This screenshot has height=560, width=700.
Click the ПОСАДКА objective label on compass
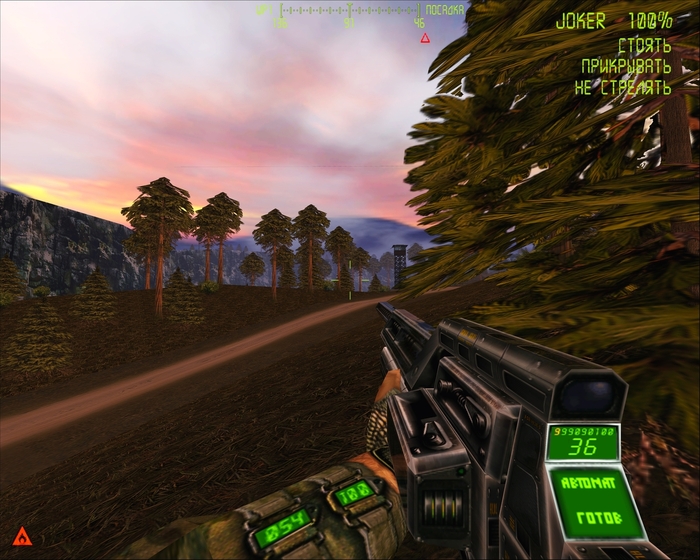coord(444,9)
